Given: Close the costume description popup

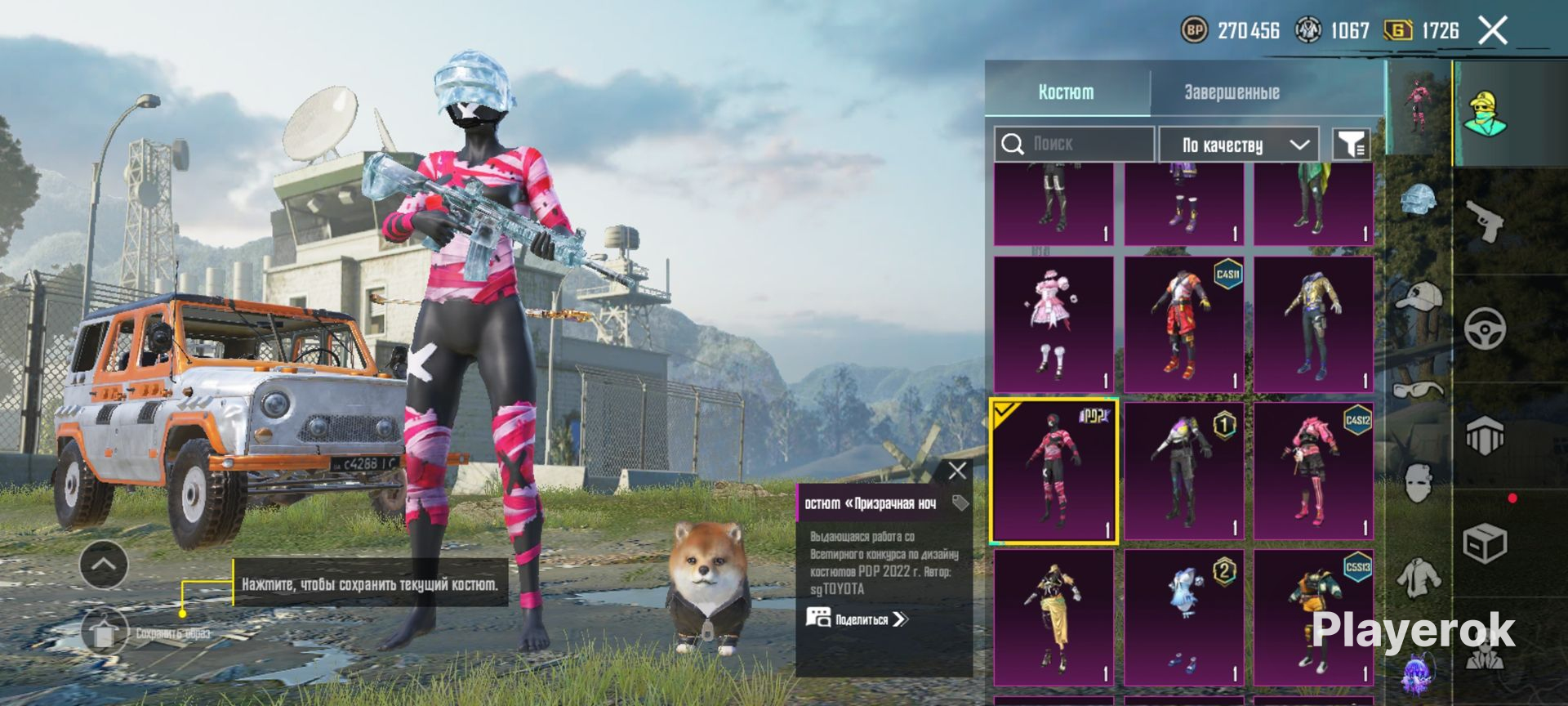Looking at the screenshot, I should 957,471.
